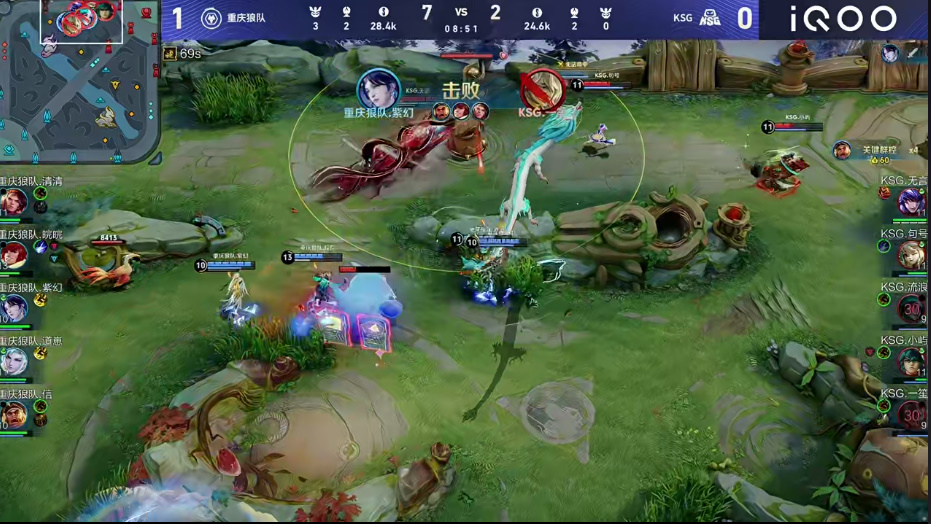
Task: Select player KSG.一笙 portrait
Action: (x=912, y=414)
